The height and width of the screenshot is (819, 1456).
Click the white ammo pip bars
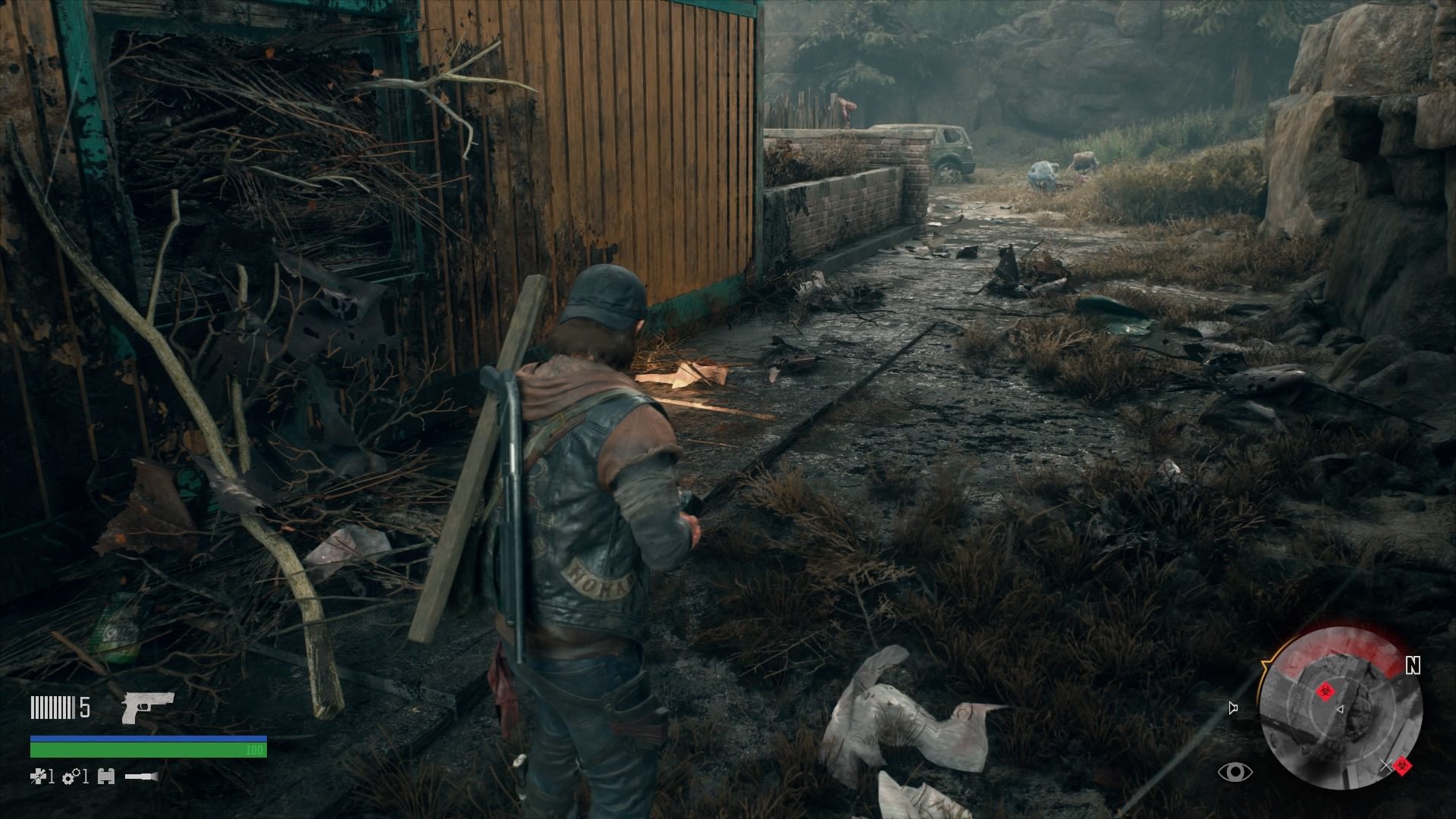(52, 708)
